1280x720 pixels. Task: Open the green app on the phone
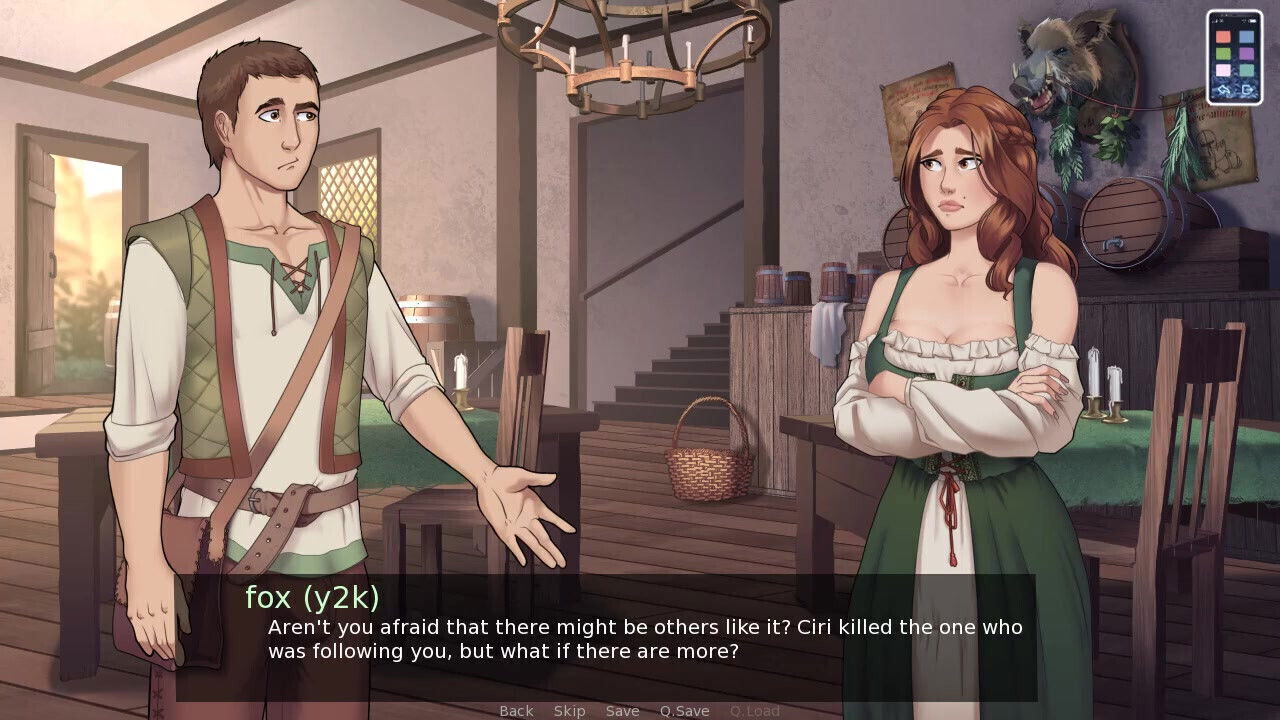1223,53
